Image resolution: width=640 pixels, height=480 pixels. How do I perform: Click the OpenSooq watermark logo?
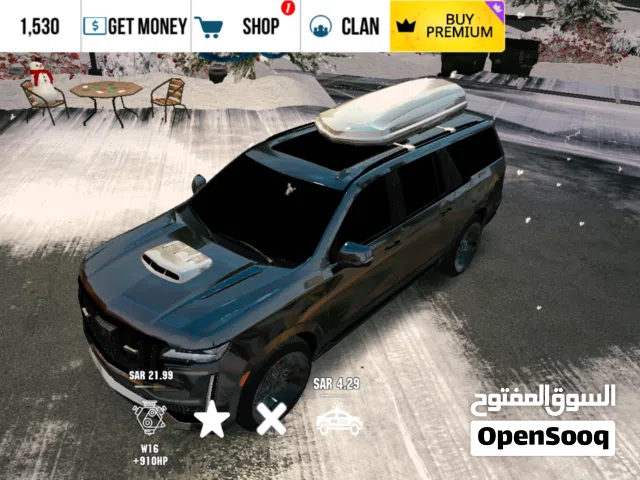coord(543,437)
